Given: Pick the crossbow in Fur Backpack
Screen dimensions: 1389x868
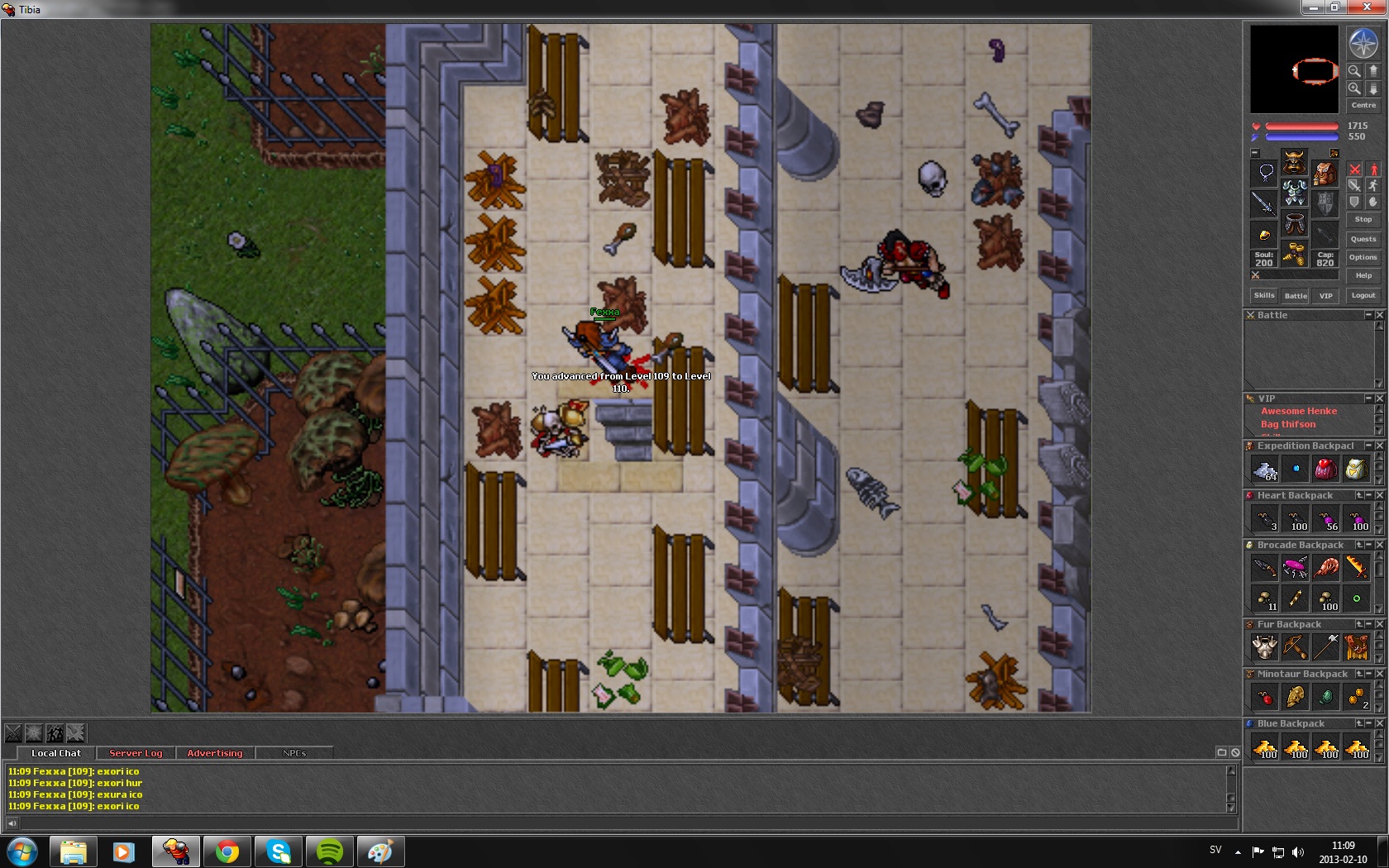Looking at the screenshot, I should (1296, 647).
